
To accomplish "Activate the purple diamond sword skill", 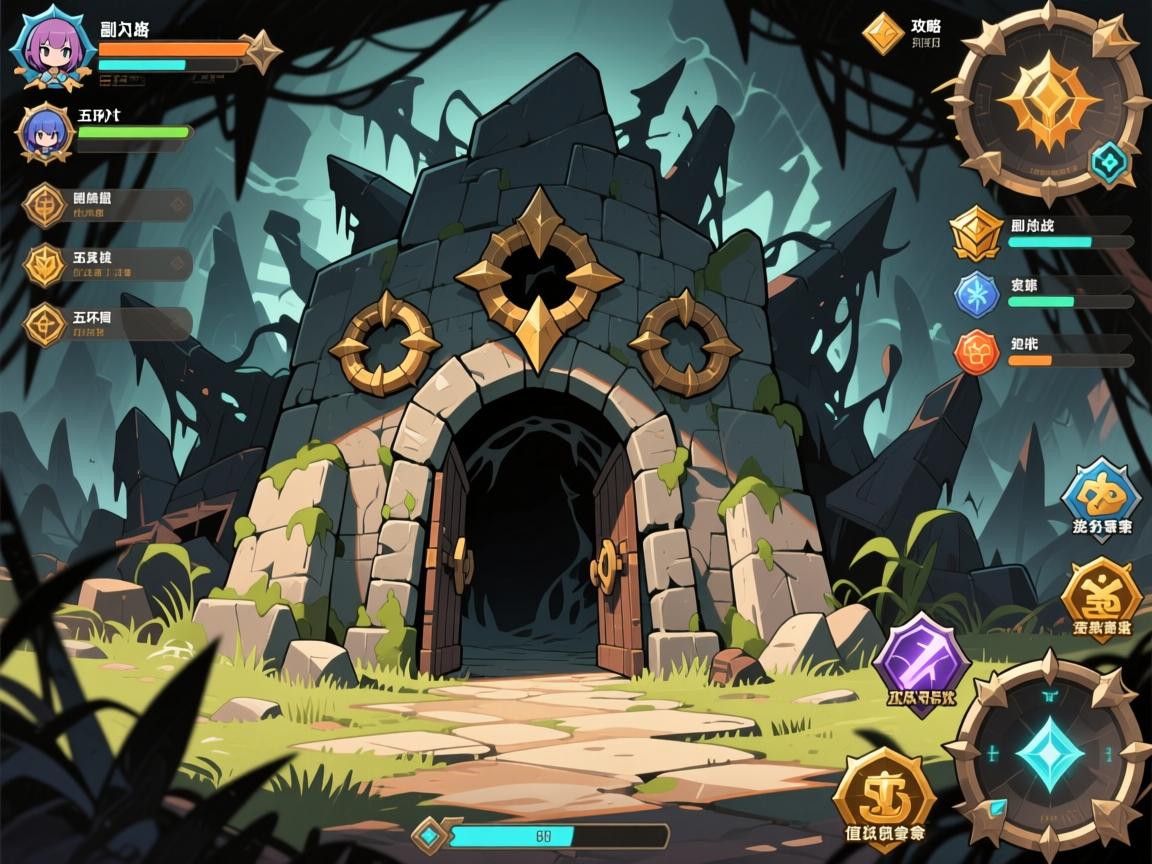I will click(x=921, y=659).
